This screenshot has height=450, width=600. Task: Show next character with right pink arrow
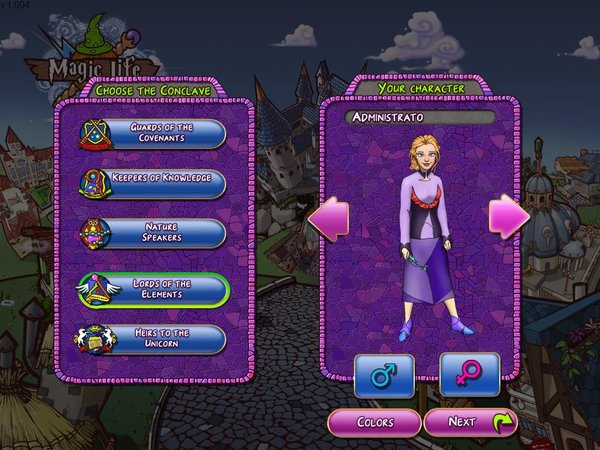(509, 216)
